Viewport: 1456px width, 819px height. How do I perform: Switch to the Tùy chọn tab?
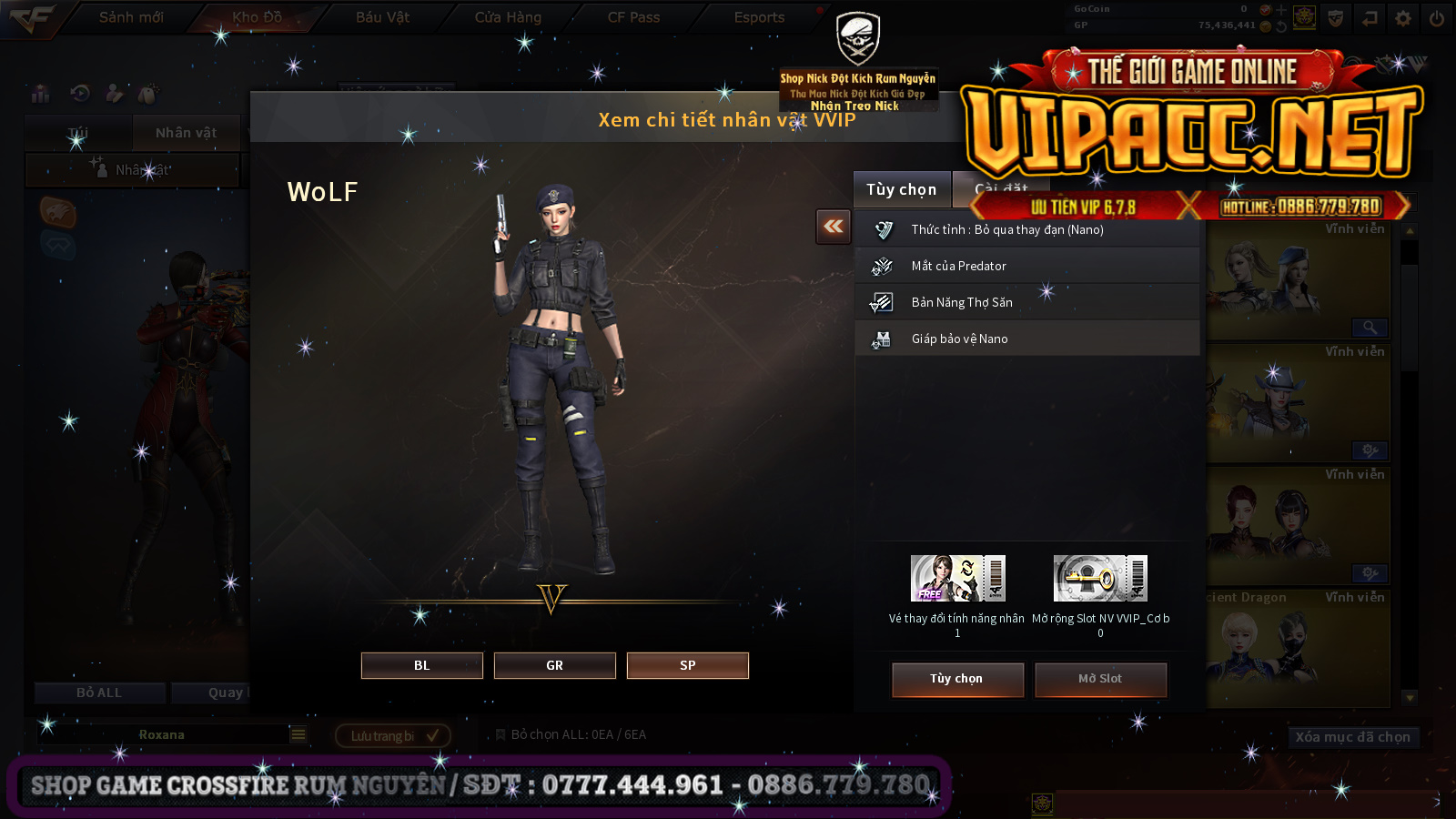tap(901, 189)
